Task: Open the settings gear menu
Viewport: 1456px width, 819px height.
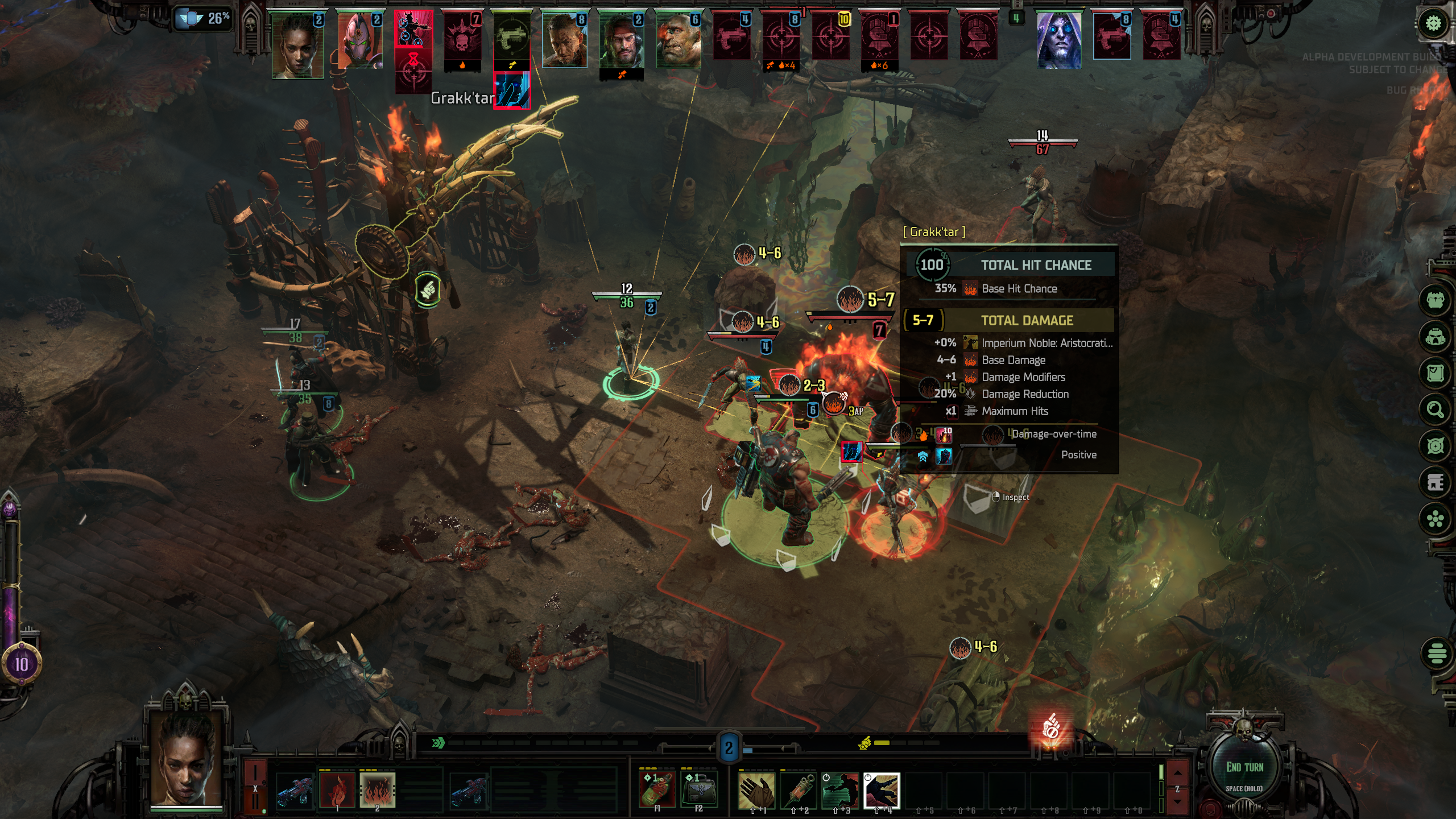Action: (1433, 23)
